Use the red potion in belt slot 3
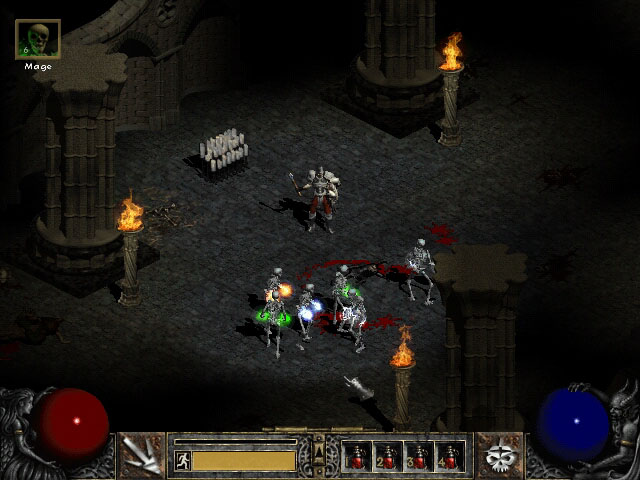The image size is (640, 480). click(x=418, y=457)
